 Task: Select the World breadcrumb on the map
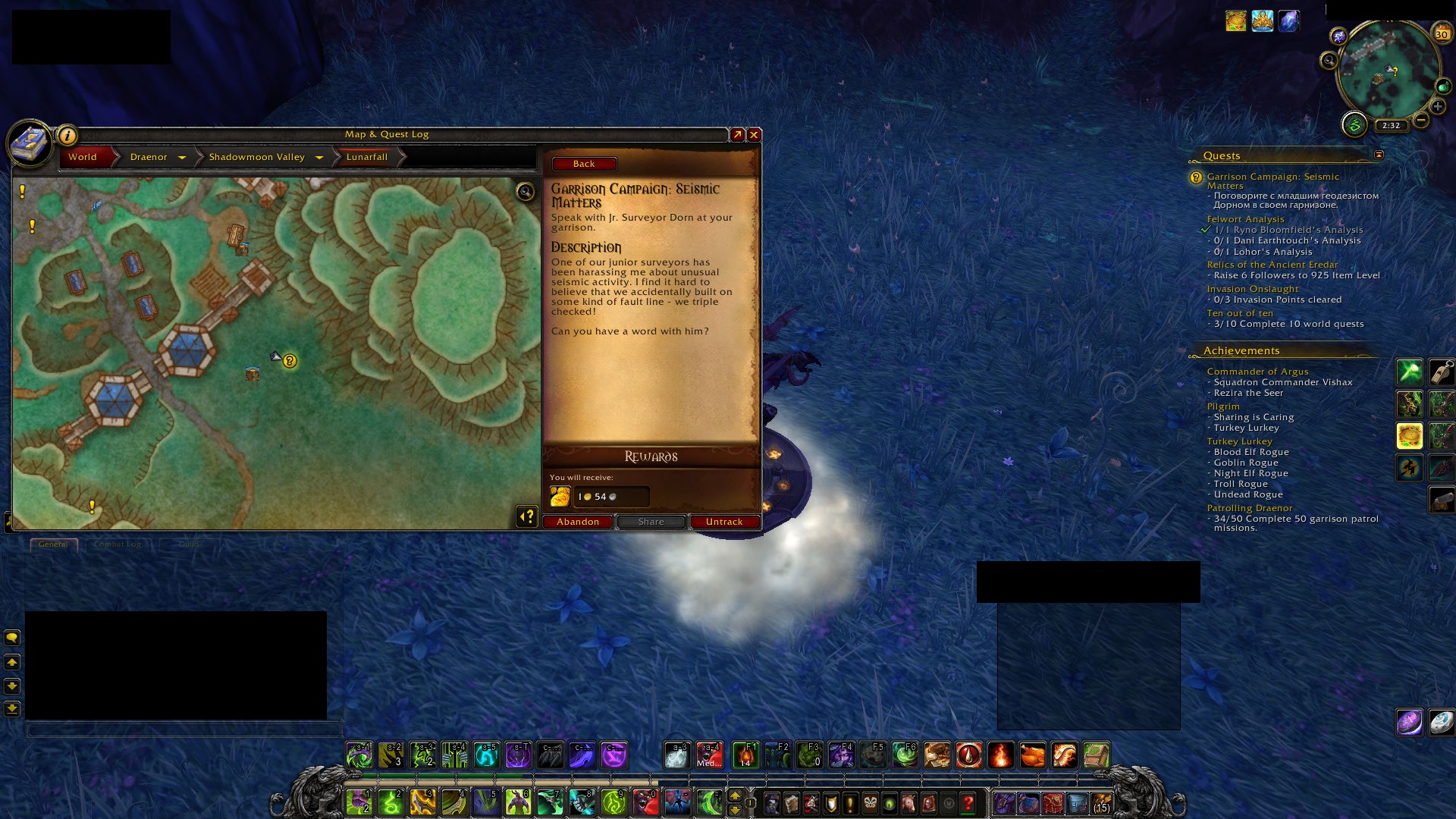point(83,157)
